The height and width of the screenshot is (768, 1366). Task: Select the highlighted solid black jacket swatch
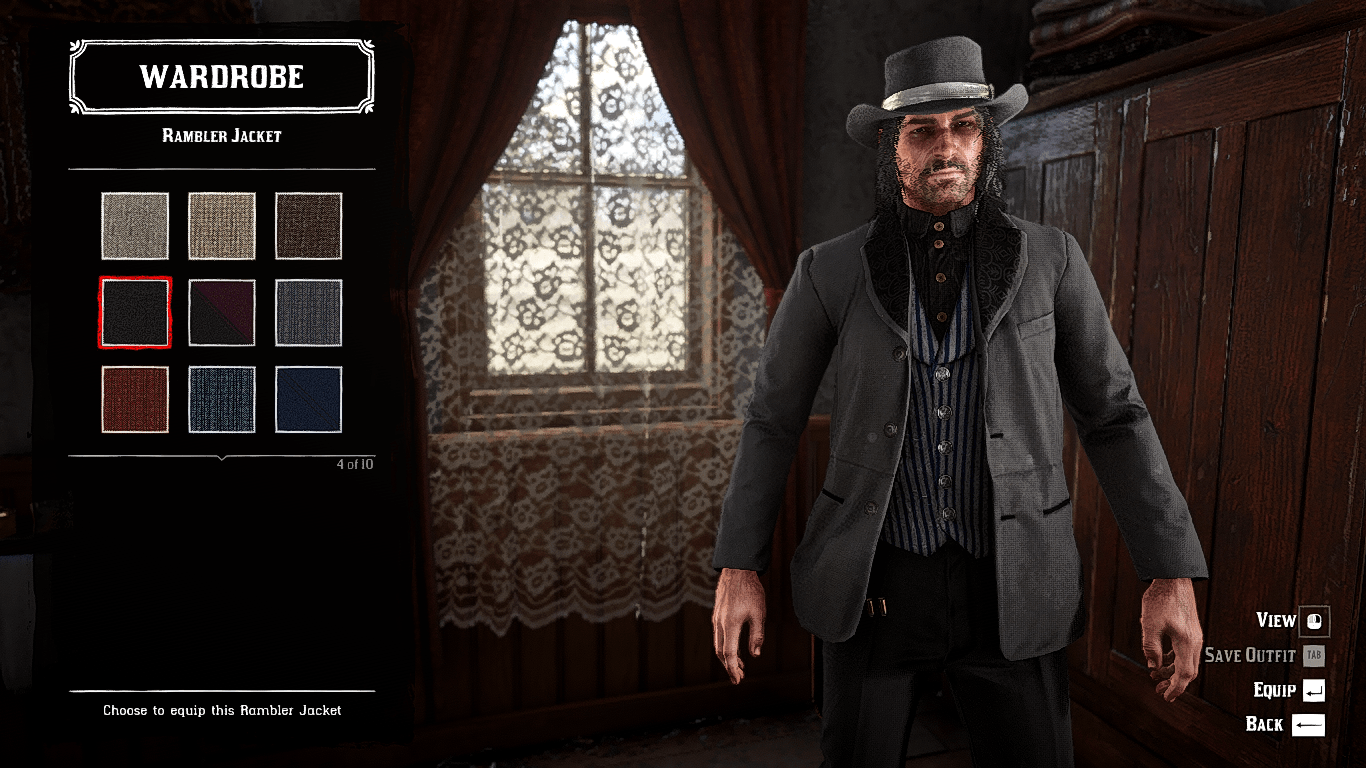(135, 313)
